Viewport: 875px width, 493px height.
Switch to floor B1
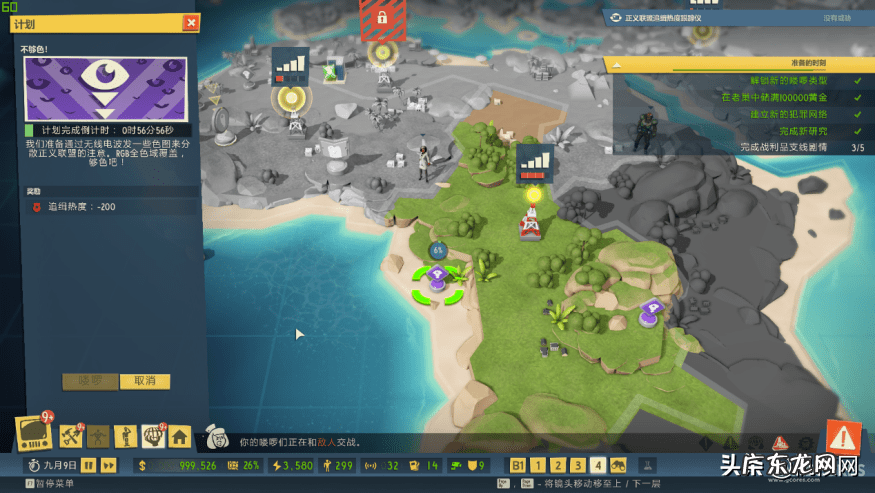pyautogui.click(x=517, y=465)
